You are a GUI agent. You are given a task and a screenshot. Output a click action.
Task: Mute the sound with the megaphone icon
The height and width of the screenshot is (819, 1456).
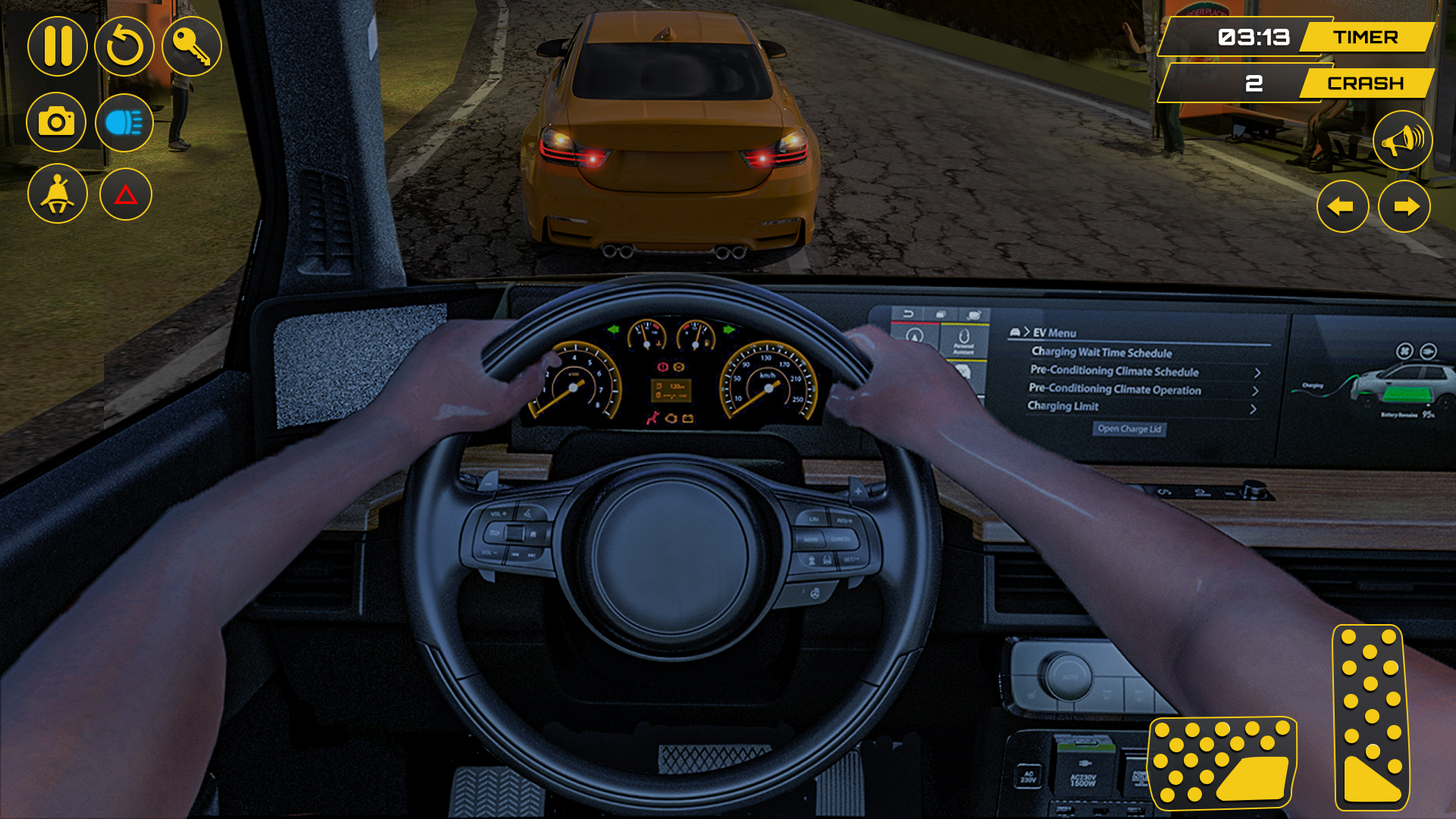1401,141
